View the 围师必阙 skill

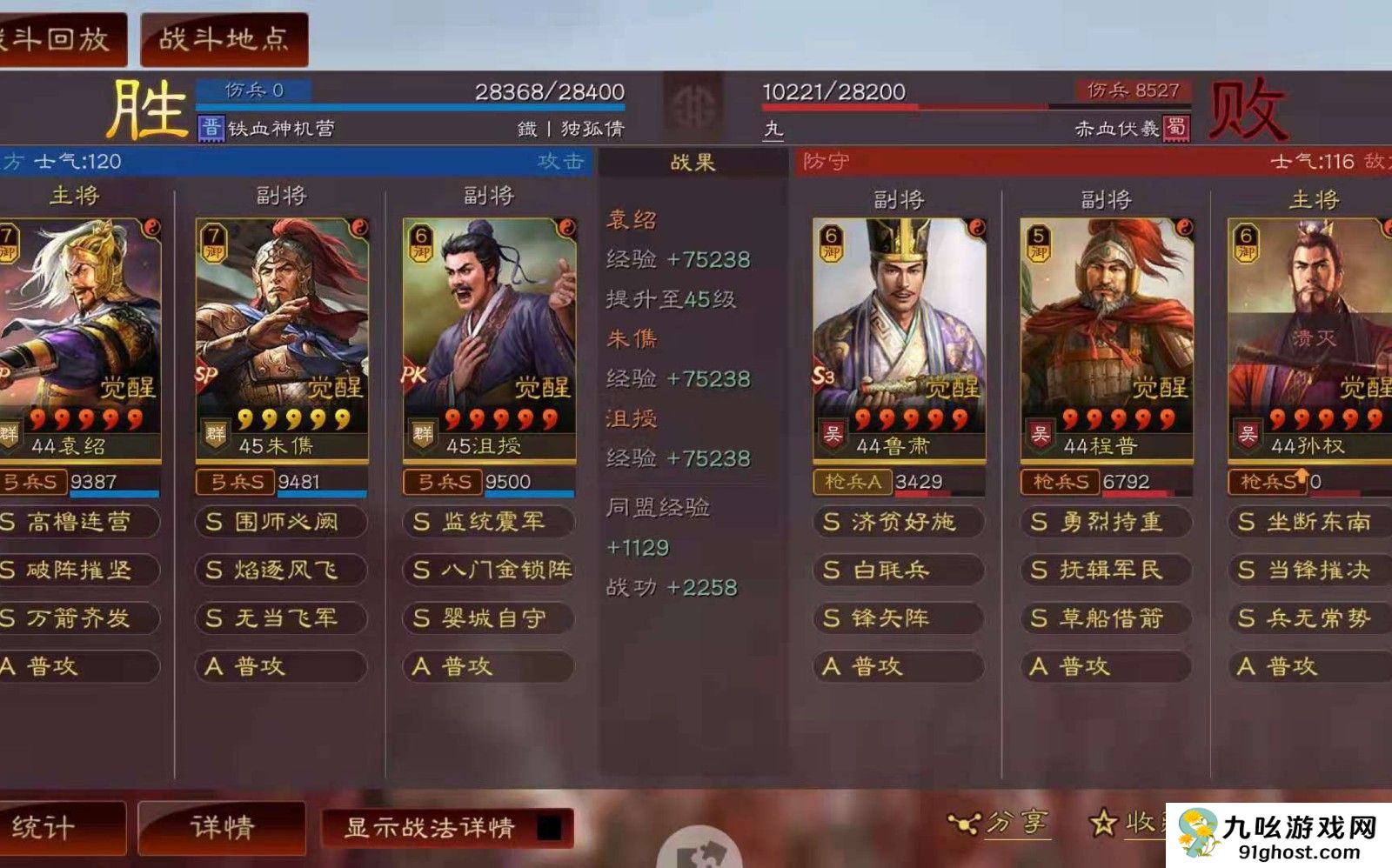pos(280,522)
